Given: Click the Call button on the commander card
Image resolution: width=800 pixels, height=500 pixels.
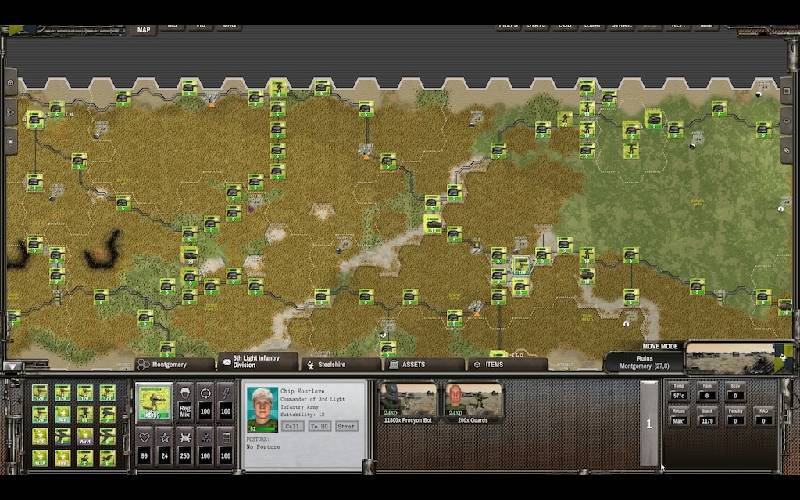Looking at the screenshot, I should pos(293,425).
